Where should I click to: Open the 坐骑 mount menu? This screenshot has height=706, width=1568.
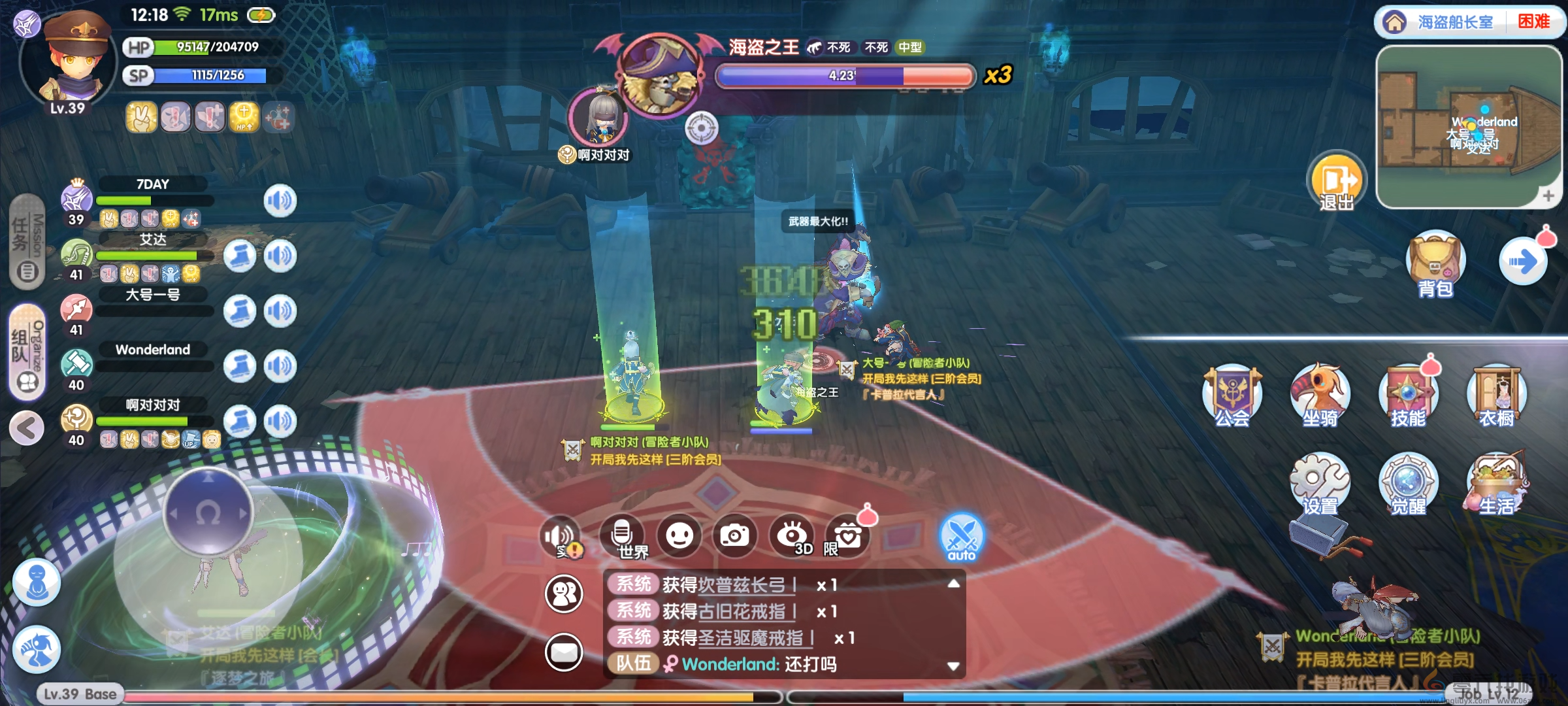(1320, 395)
